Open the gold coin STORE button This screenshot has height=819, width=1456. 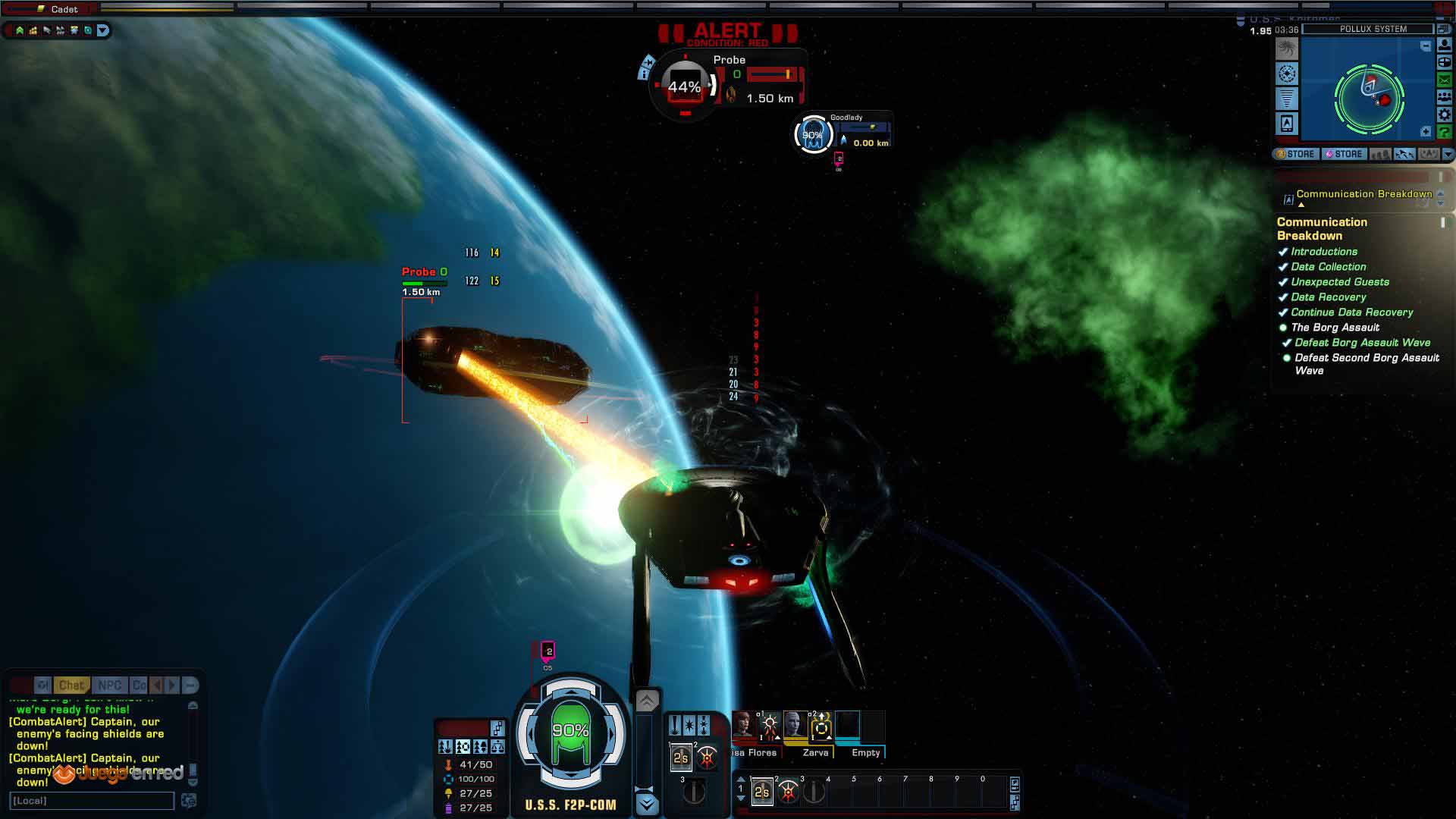[1295, 154]
